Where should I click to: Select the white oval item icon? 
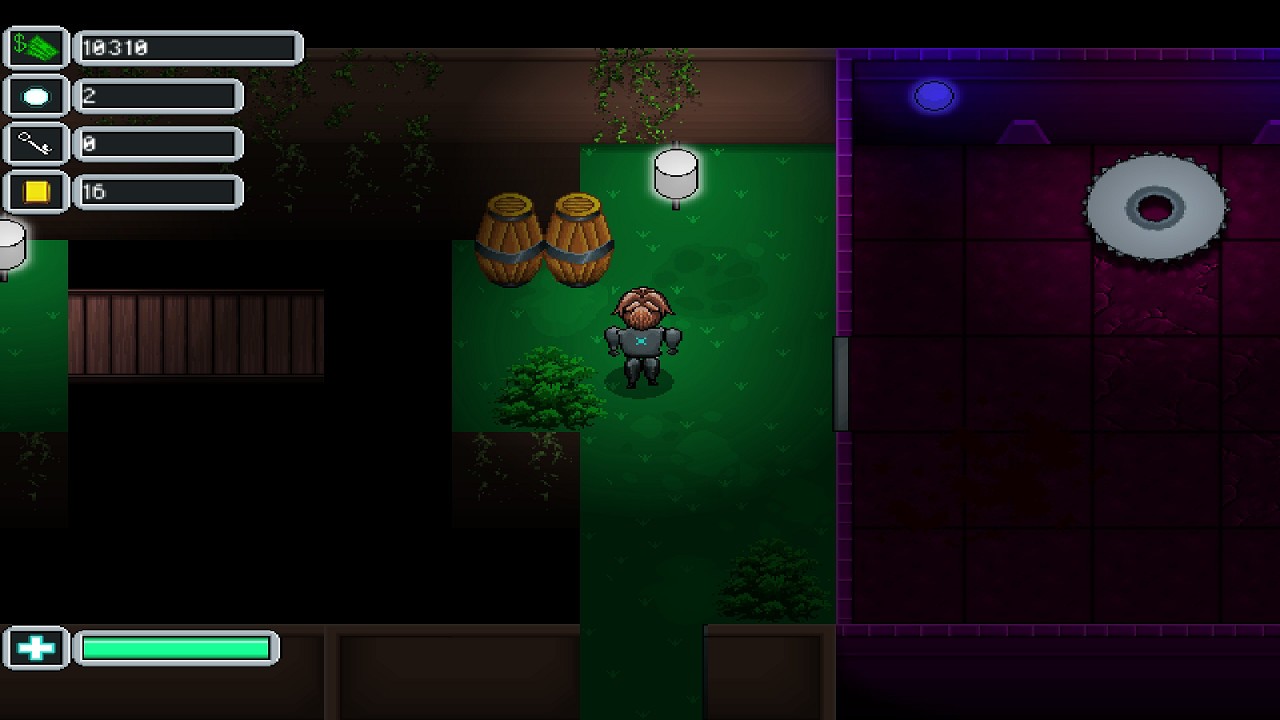click(x=36, y=96)
